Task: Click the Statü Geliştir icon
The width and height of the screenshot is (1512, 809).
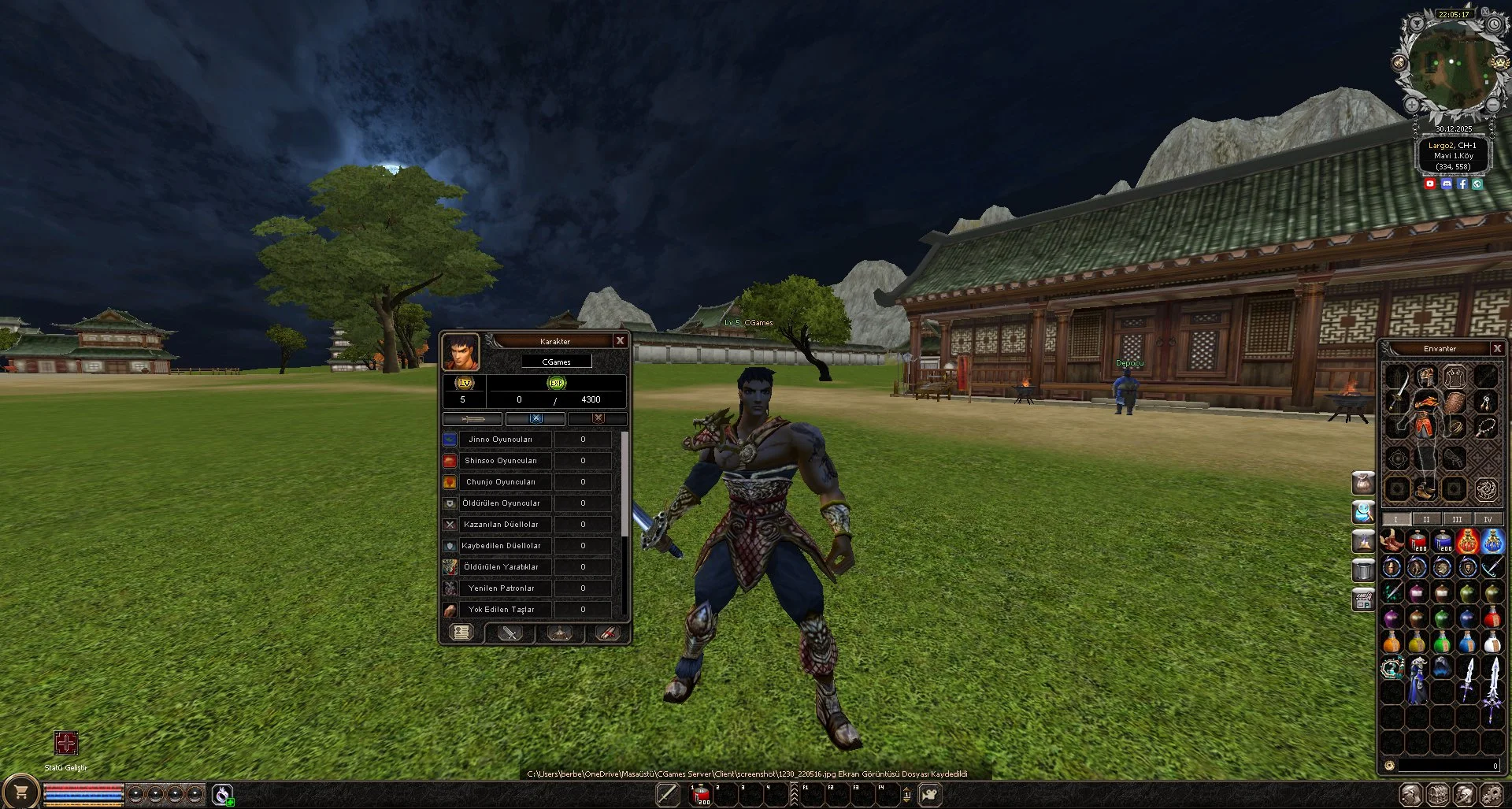Action: [x=66, y=743]
